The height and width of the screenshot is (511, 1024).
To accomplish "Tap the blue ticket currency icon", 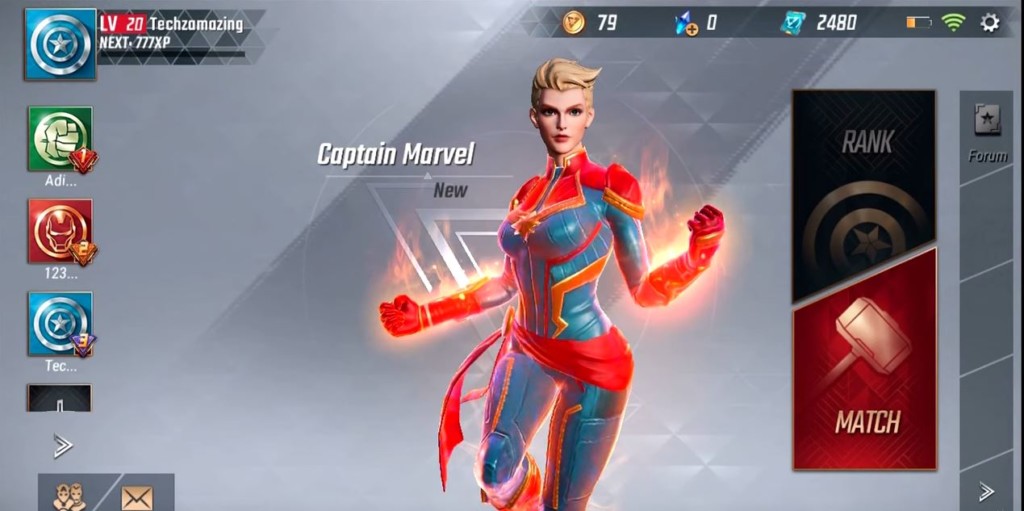I will point(793,22).
